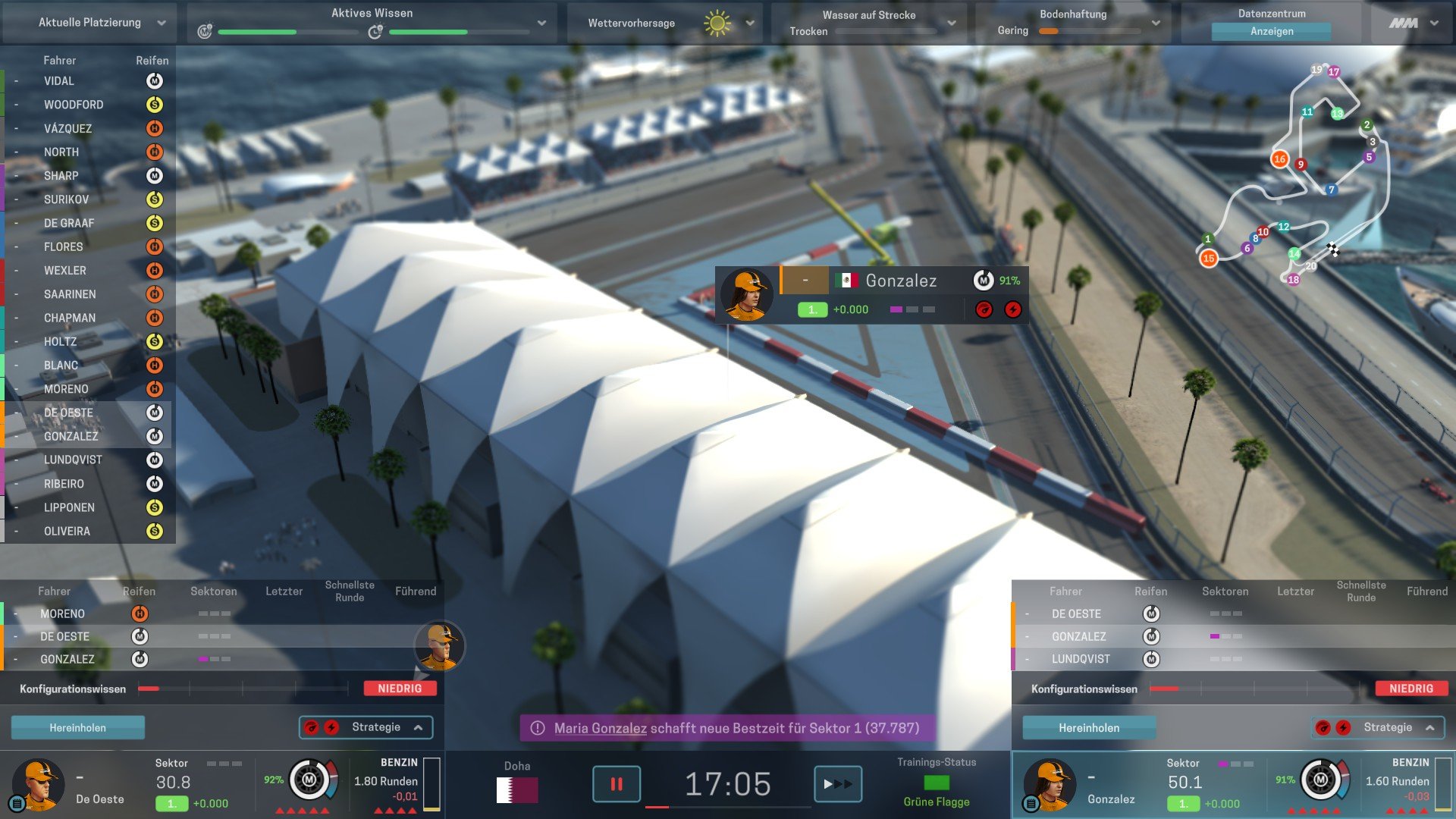The width and height of the screenshot is (1456, 819).
Task: Choose Oliveira in the driver list
Action: pyautogui.click(x=67, y=532)
